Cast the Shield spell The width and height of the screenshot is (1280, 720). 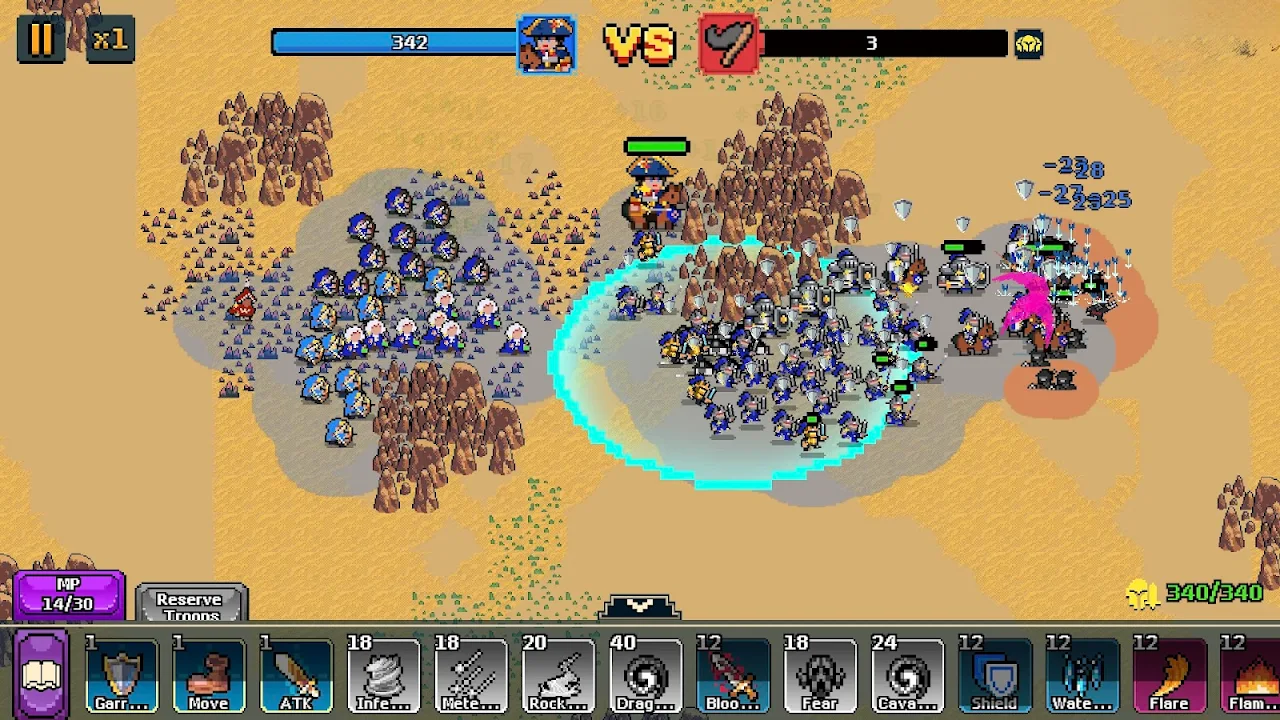coord(994,676)
